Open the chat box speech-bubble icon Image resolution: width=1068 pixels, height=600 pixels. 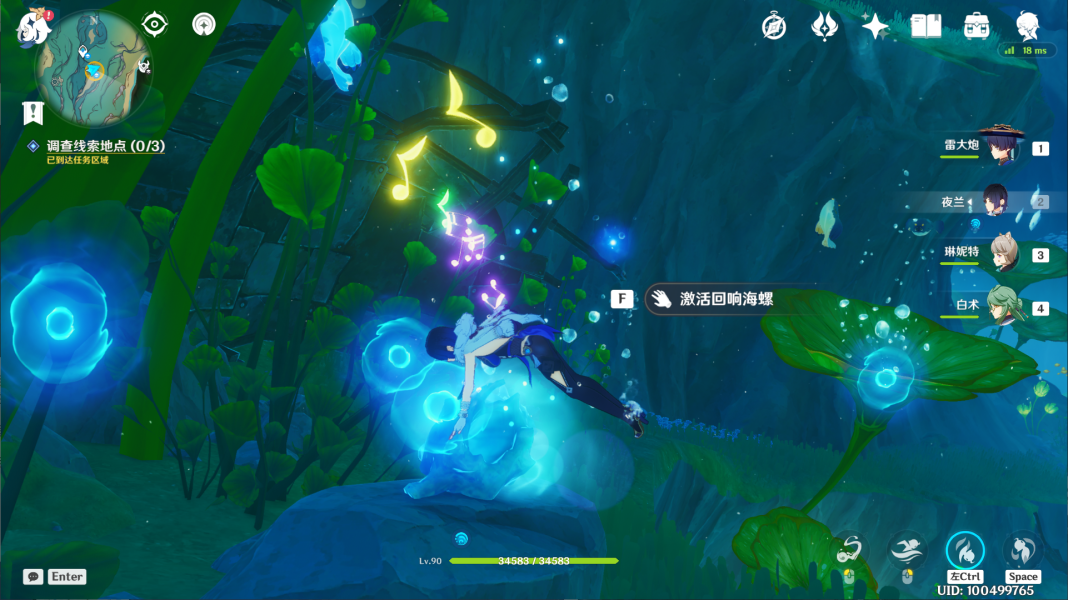pos(33,577)
